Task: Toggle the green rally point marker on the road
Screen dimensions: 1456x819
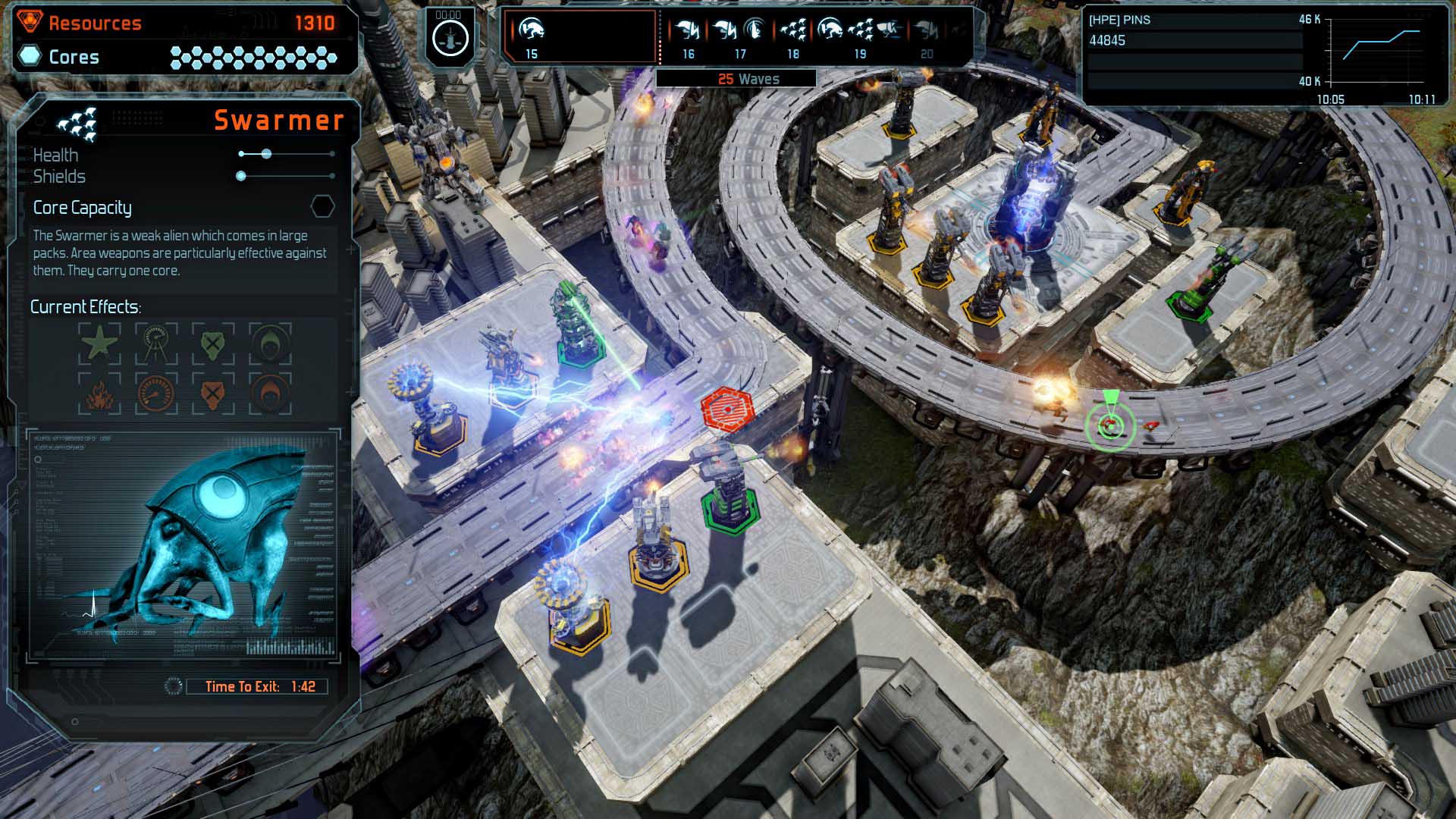Action: pyautogui.click(x=1110, y=423)
